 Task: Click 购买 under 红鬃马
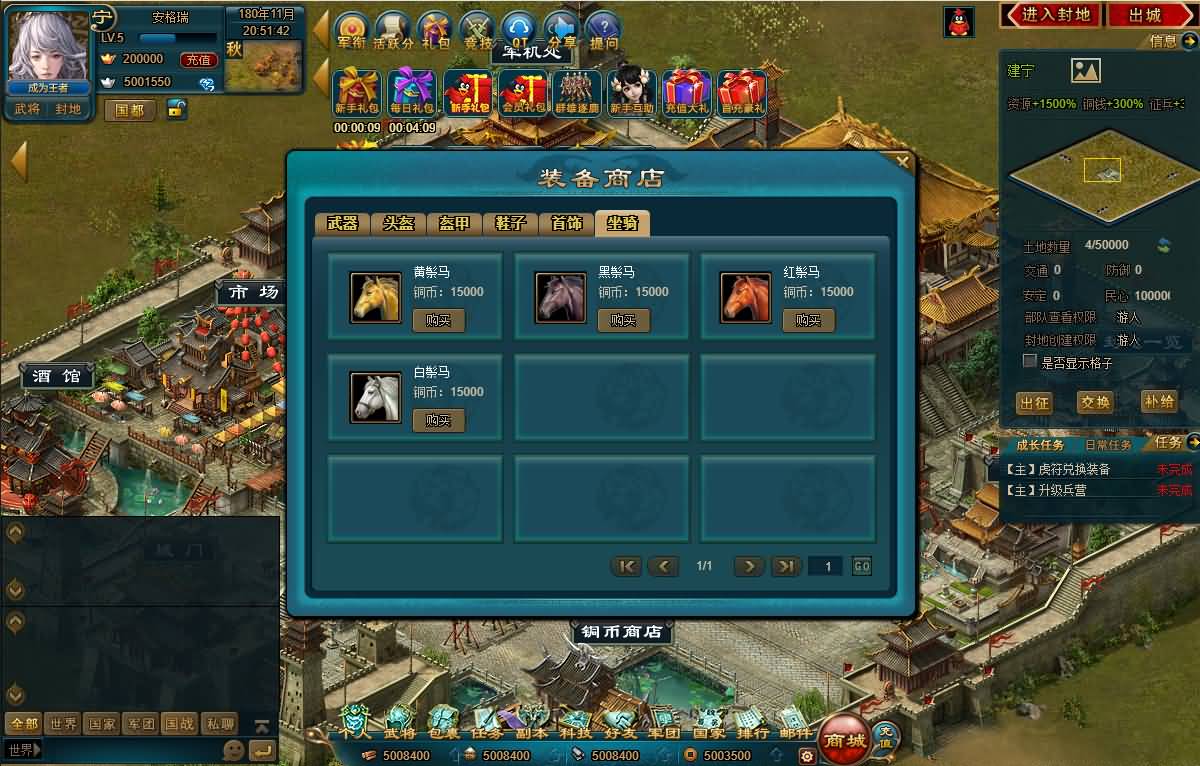pyautogui.click(x=808, y=321)
